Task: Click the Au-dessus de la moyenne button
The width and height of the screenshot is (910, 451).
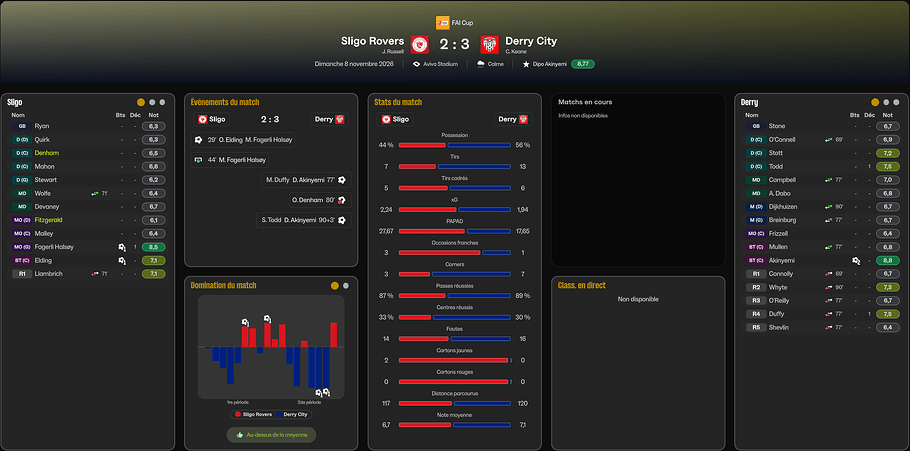Action: click(x=270, y=435)
